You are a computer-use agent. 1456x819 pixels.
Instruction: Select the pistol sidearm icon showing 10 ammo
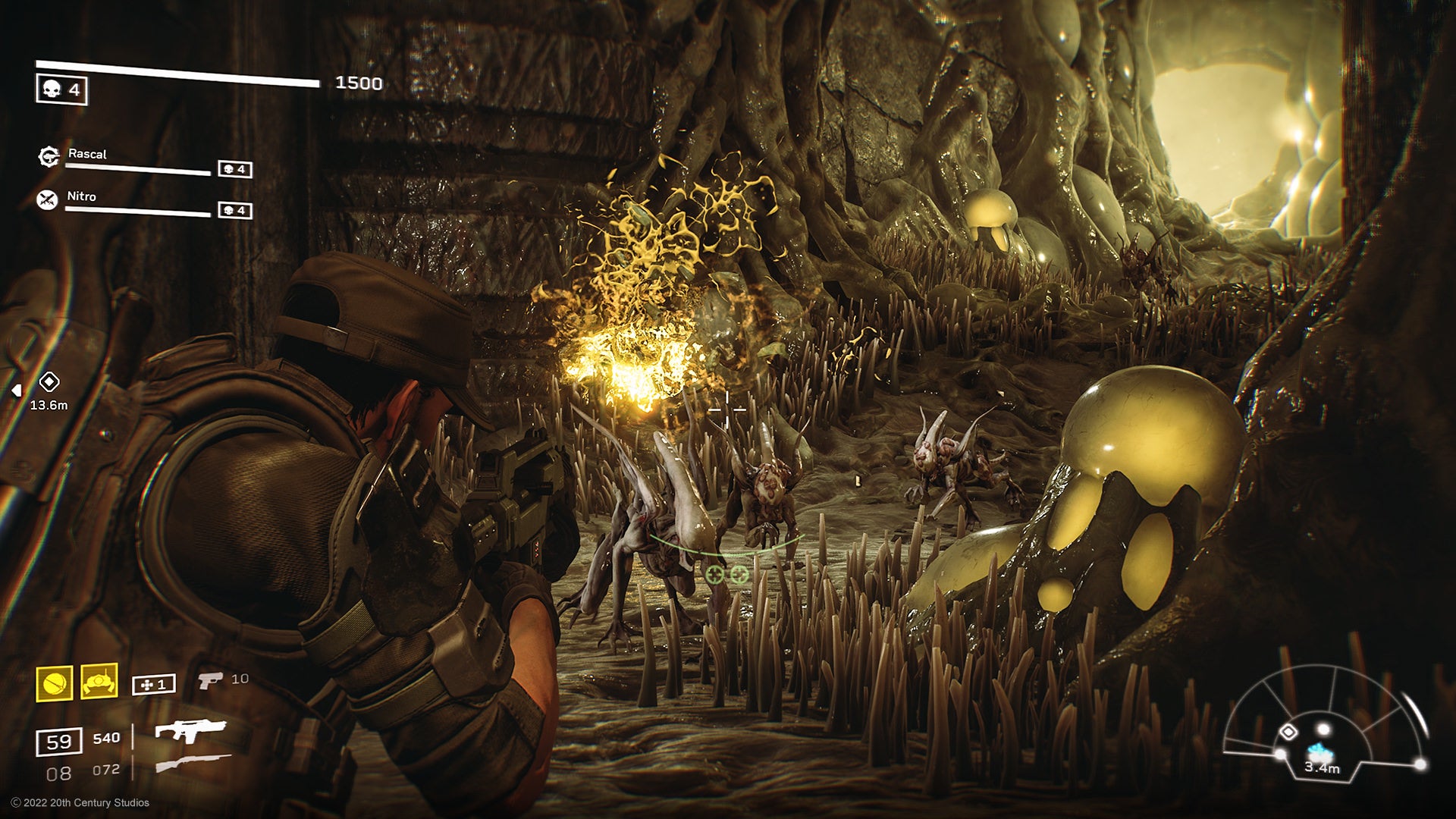(210, 682)
